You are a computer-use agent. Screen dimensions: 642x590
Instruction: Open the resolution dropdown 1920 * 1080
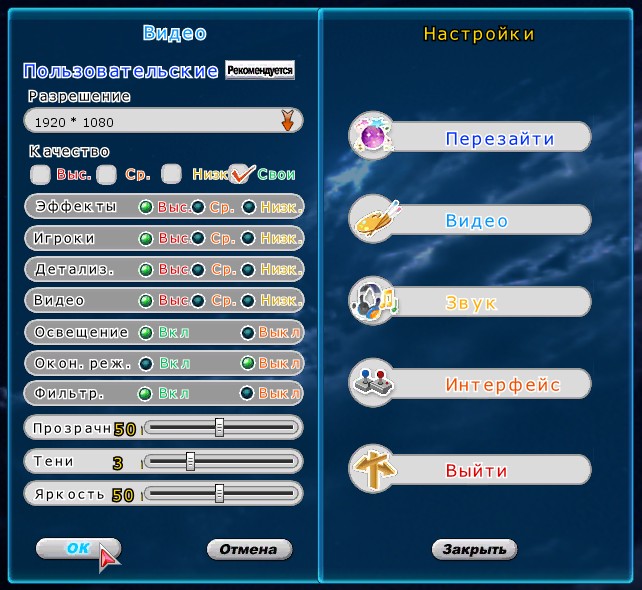click(x=287, y=122)
